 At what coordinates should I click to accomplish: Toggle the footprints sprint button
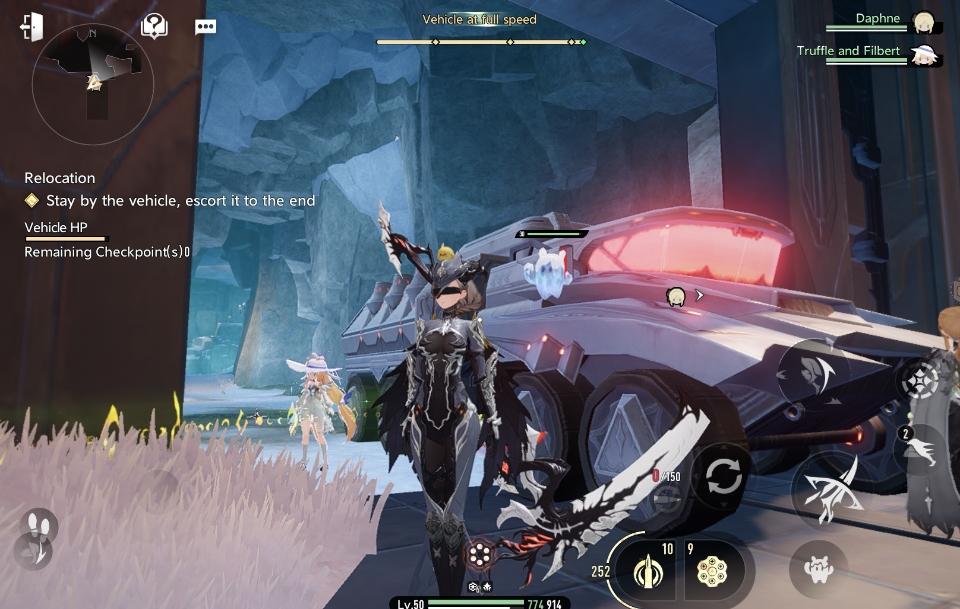(40, 524)
